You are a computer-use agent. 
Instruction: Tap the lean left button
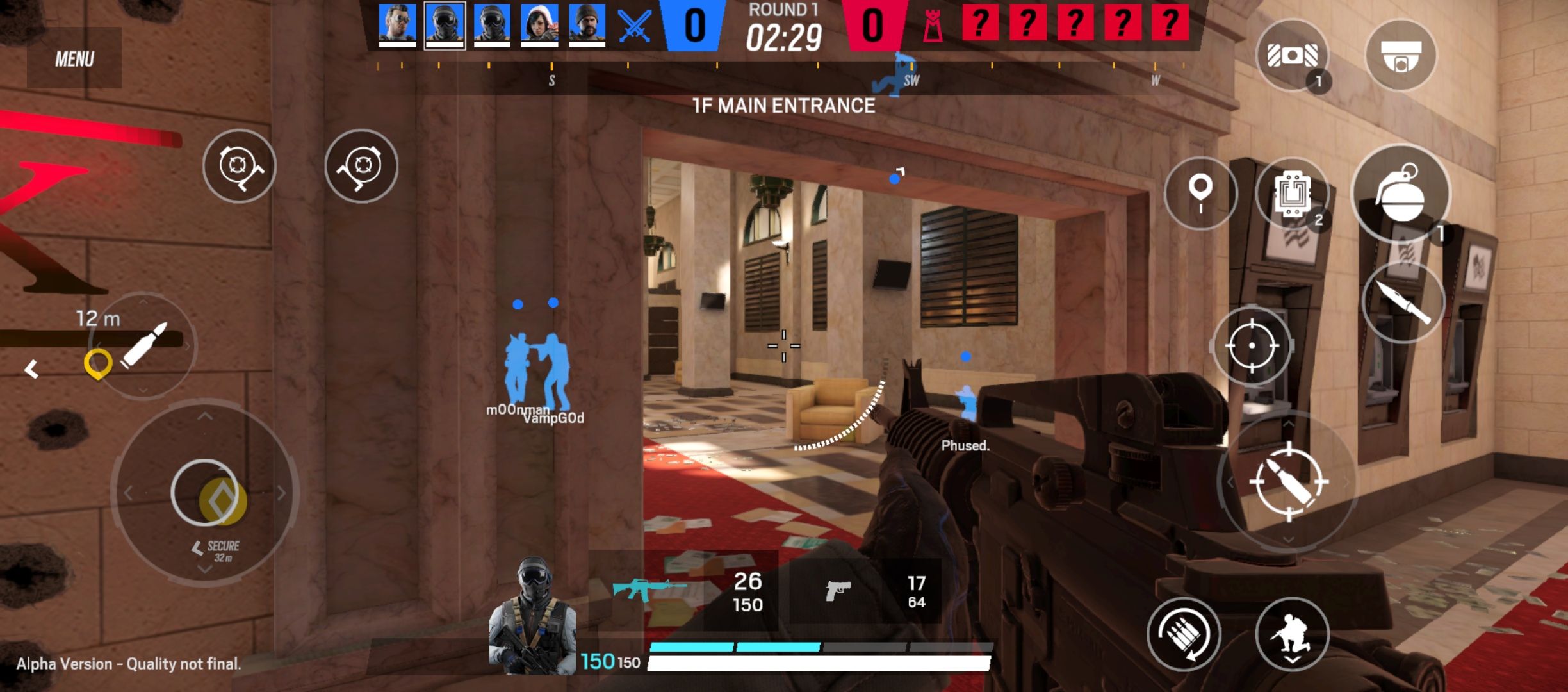pos(239,166)
